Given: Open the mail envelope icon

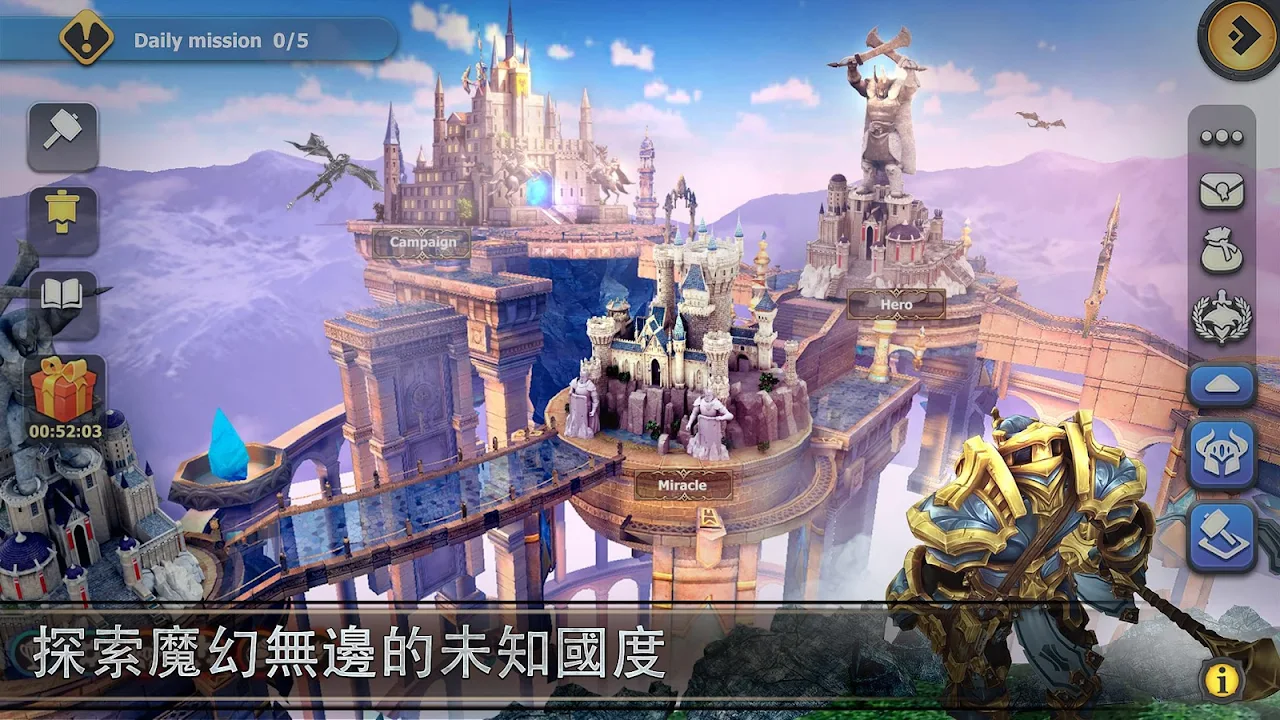Looking at the screenshot, I should tap(1221, 190).
